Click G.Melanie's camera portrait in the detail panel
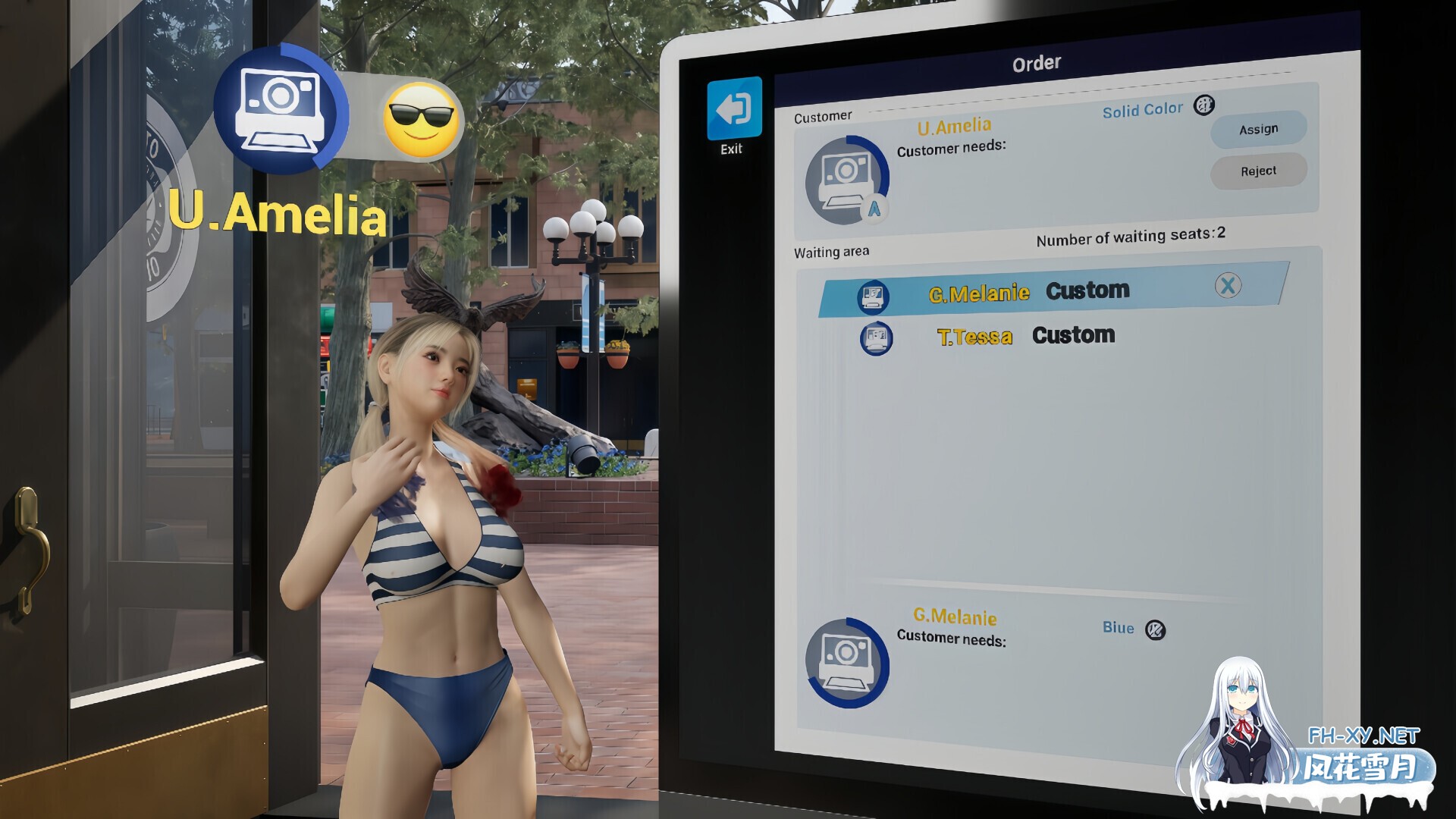This screenshot has height=819, width=1456. click(846, 662)
